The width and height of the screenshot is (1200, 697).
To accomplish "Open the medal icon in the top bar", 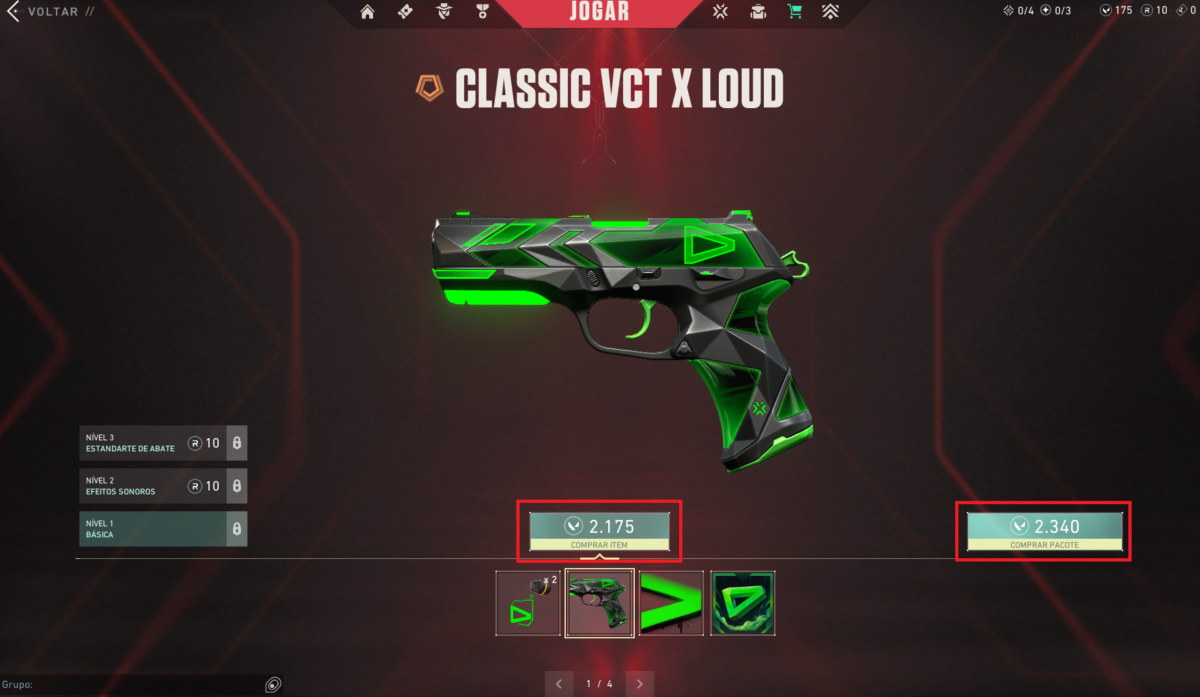I will [x=481, y=12].
